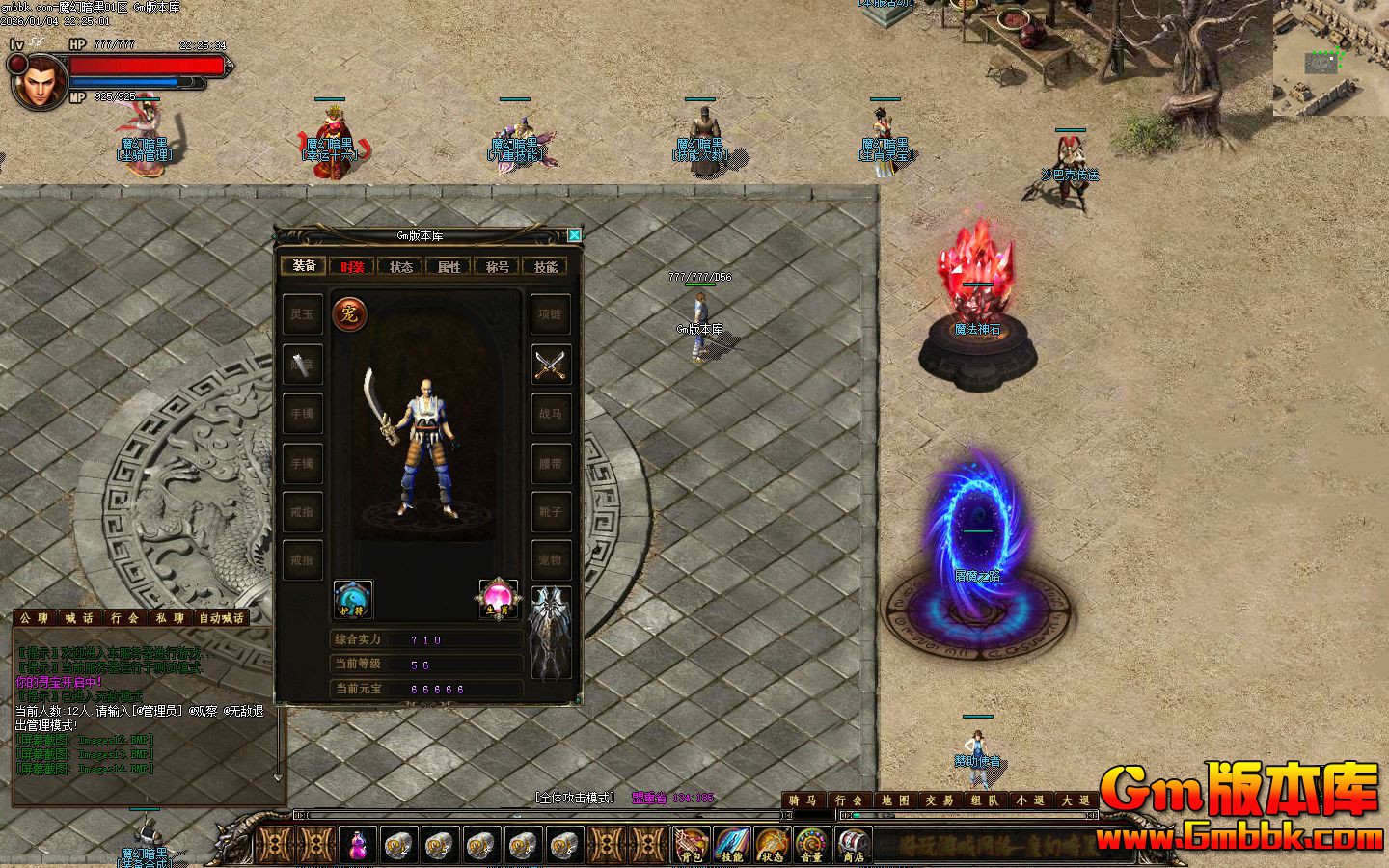Click the minimap in the corner
Viewport: 1389px width, 868px height.
[1330, 58]
